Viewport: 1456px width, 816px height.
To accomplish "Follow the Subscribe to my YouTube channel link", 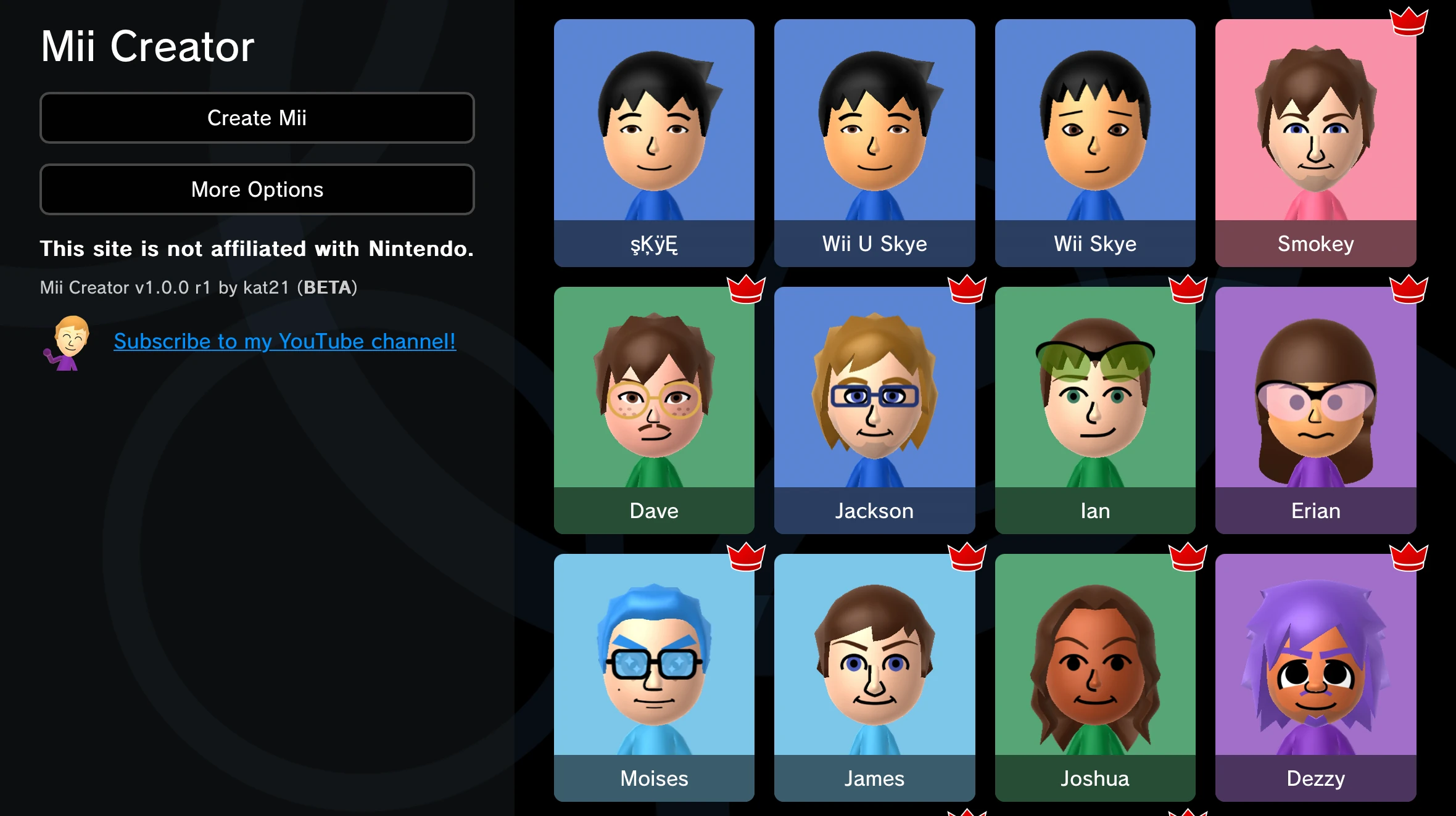I will 284,341.
